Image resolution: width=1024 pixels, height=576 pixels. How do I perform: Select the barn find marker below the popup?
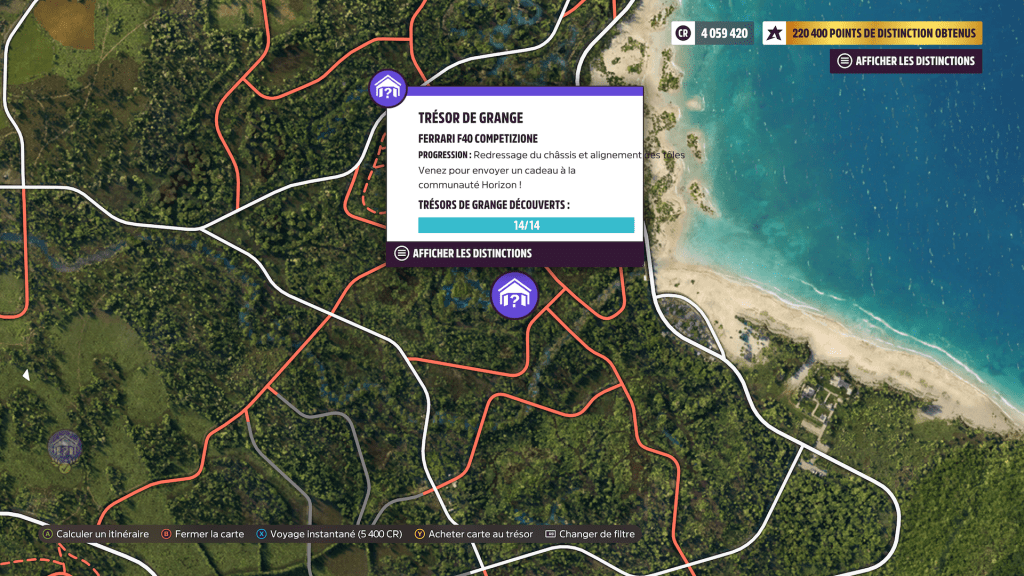(x=514, y=295)
